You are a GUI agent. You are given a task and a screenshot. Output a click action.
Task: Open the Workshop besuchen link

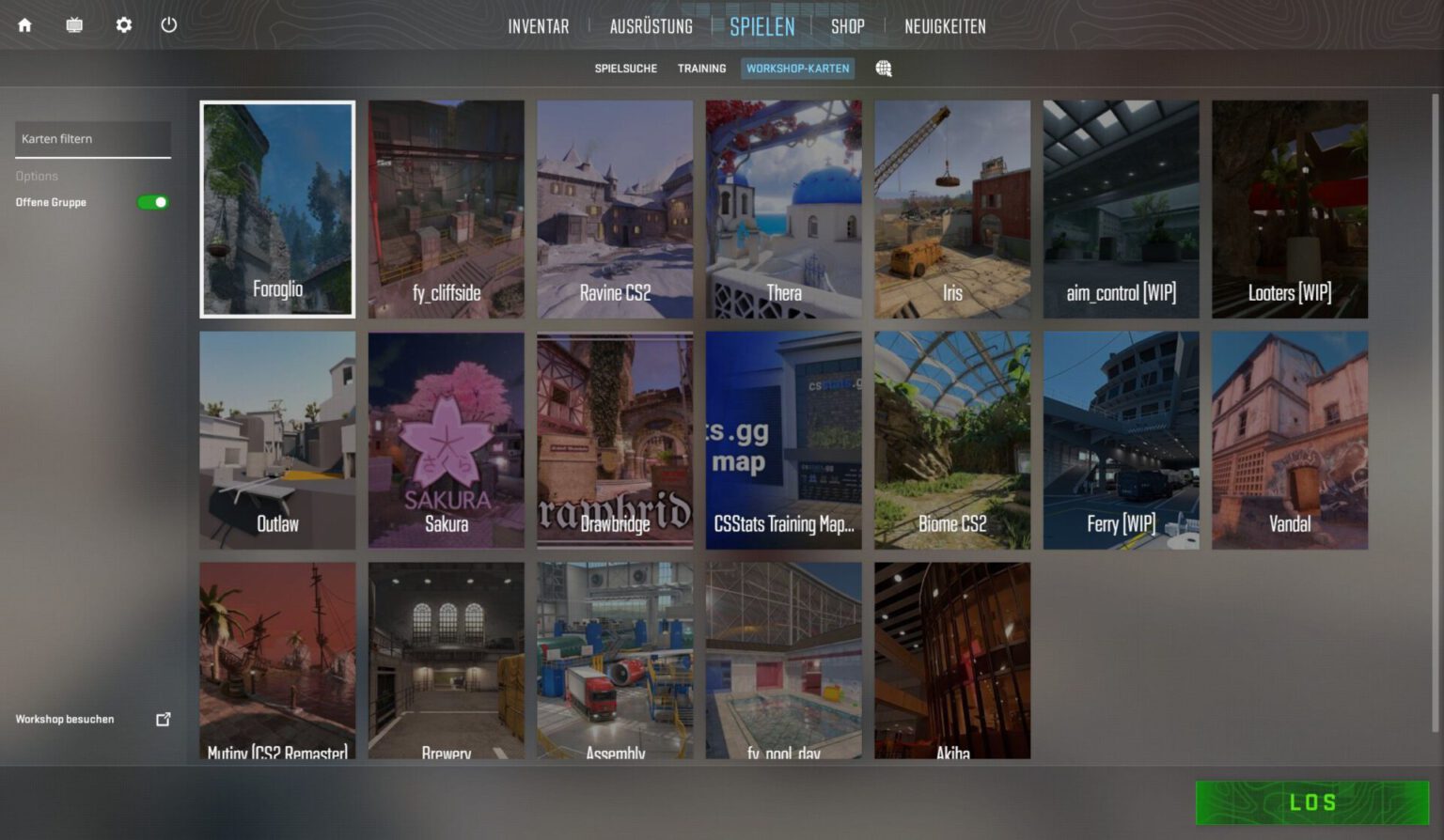[x=63, y=719]
